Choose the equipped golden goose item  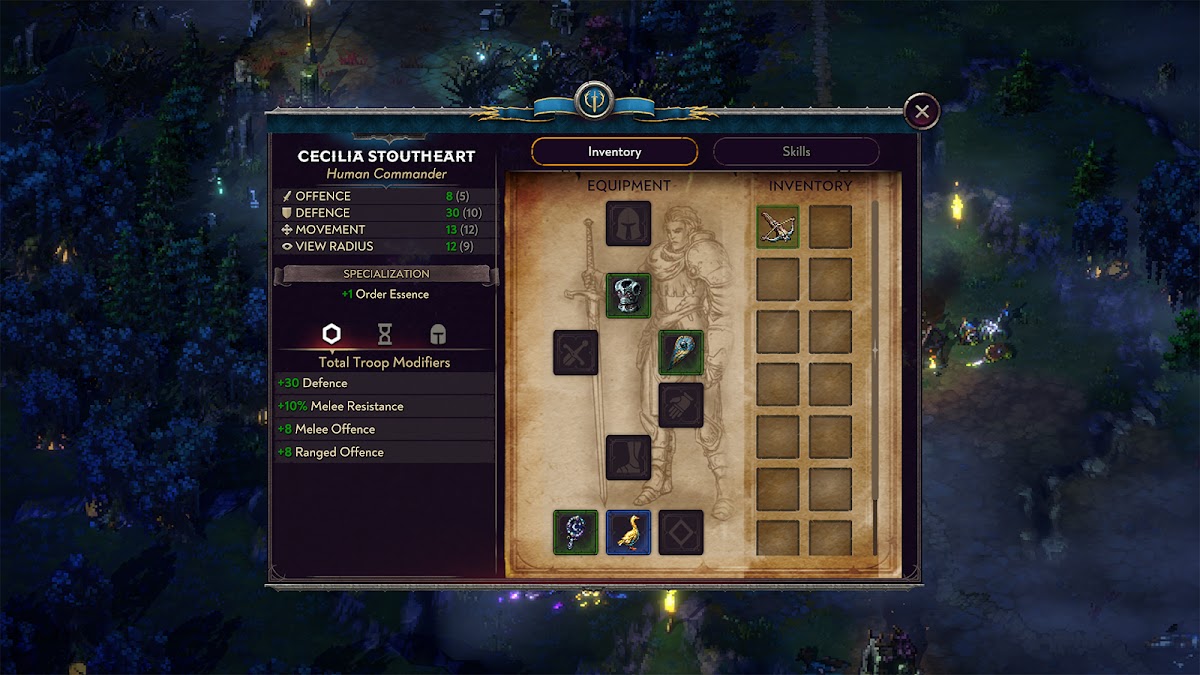pyautogui.click(x=628, y=532)
